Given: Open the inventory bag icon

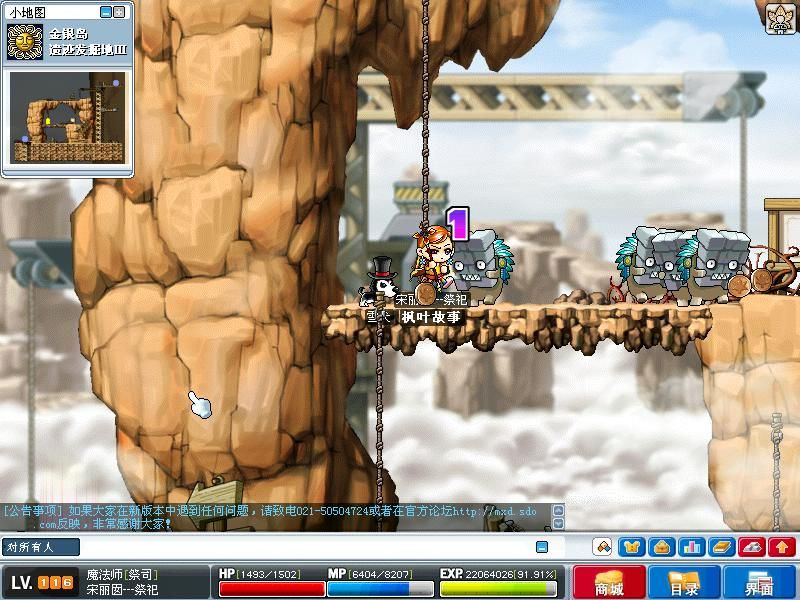Looking at the screenshot, I should pyautogui.click(x=661, y=547).
